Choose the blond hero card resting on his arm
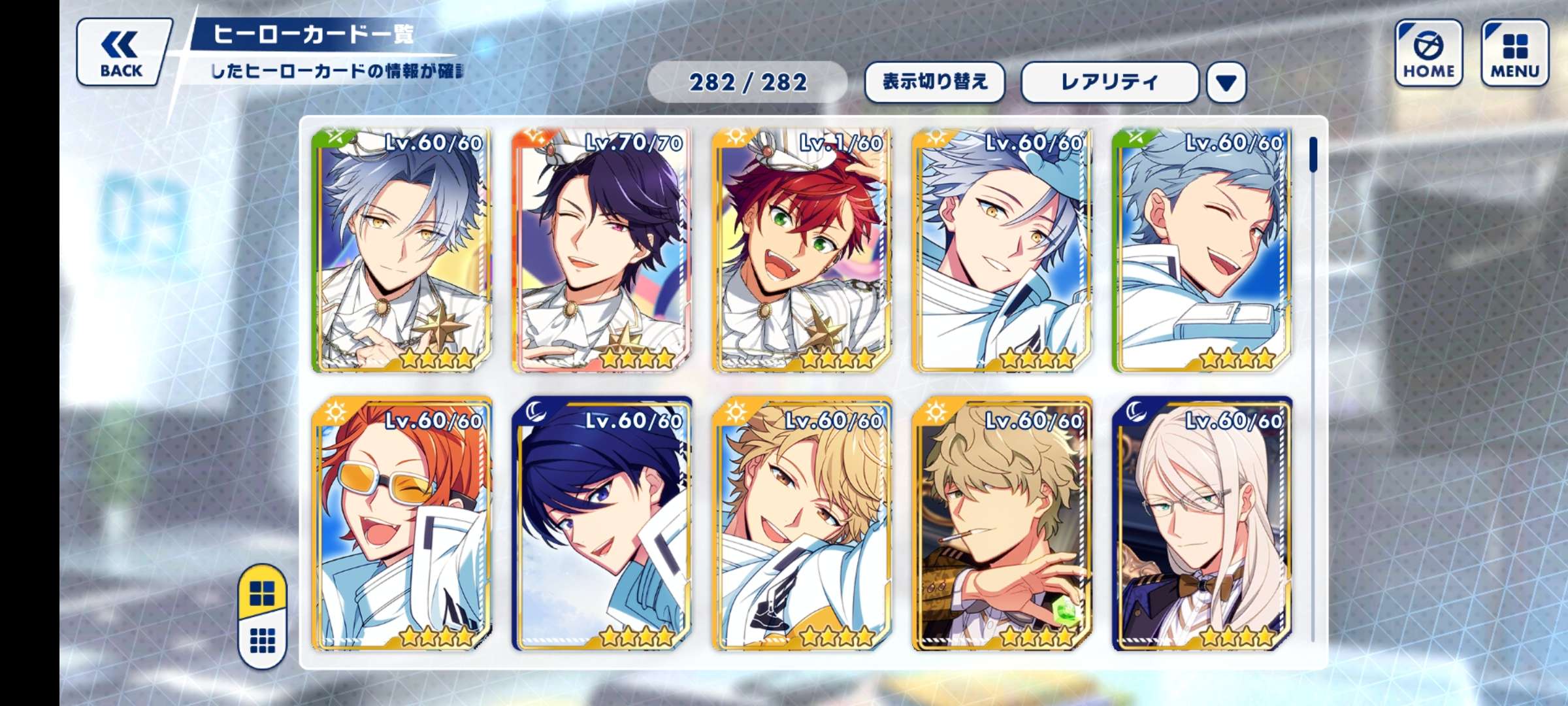The width and height of the screenshot is (1568, 706). 801,523
